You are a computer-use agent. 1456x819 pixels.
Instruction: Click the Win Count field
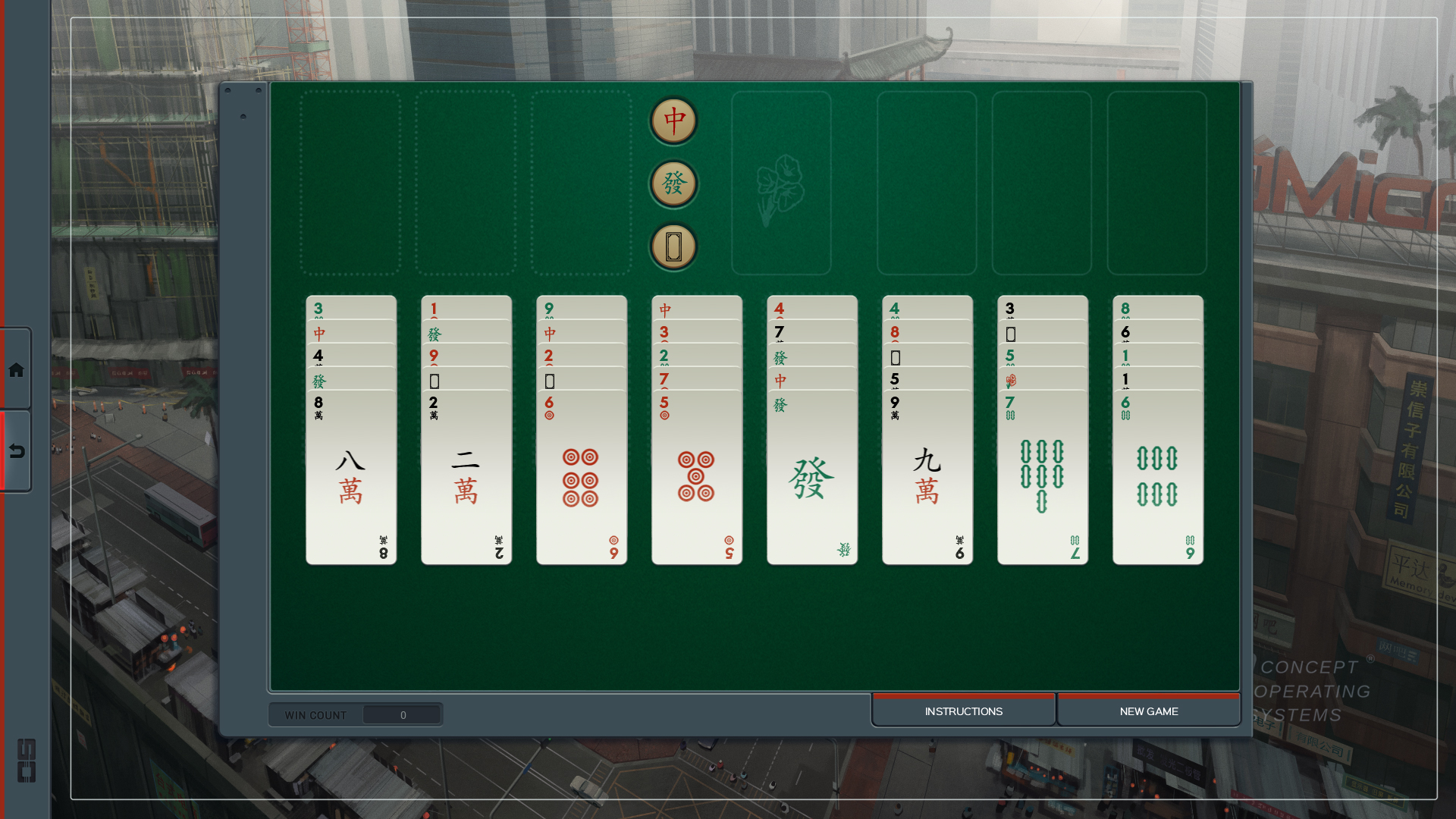[x=402, y=714]
